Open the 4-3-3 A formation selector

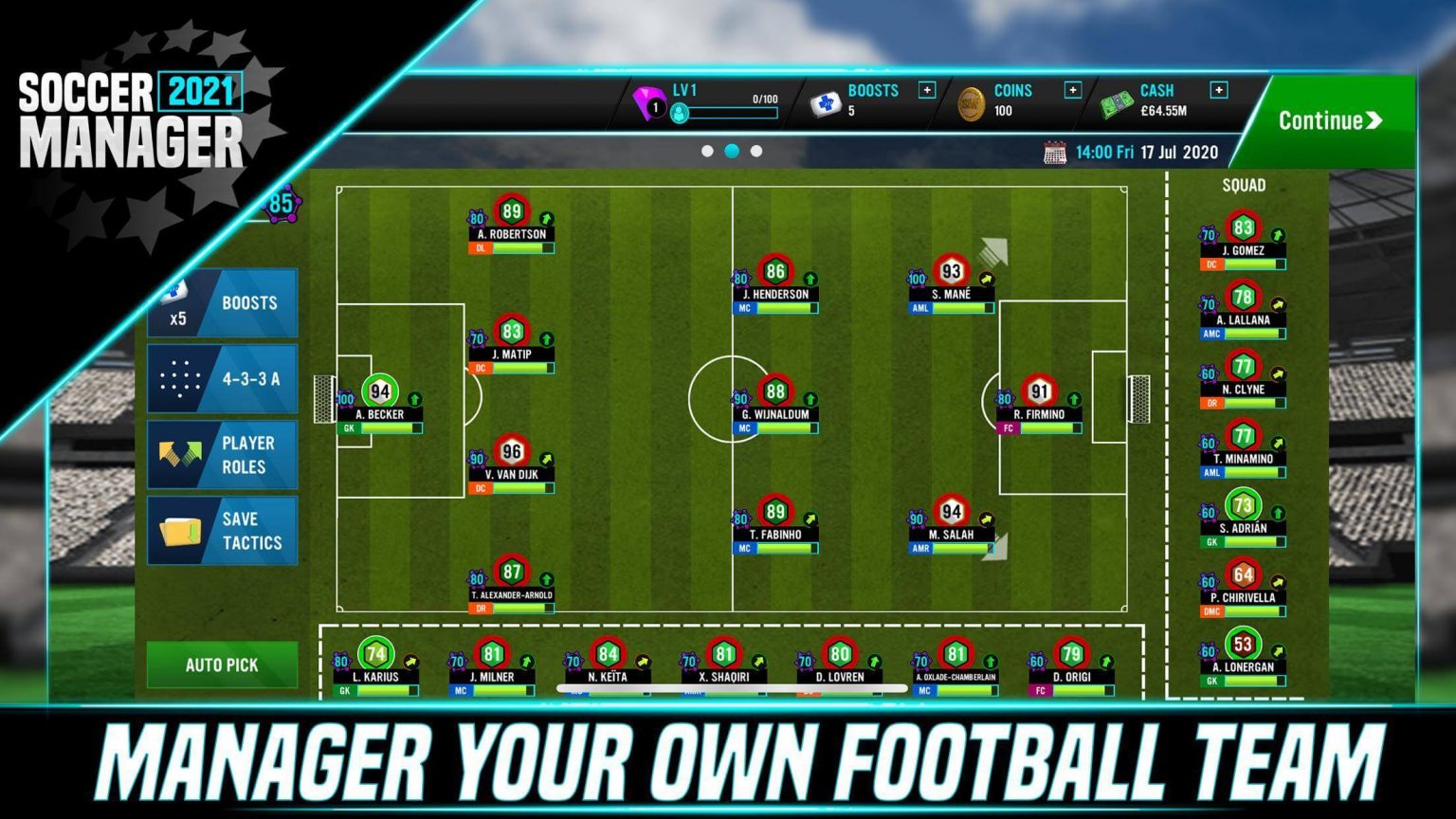[222, 377]
